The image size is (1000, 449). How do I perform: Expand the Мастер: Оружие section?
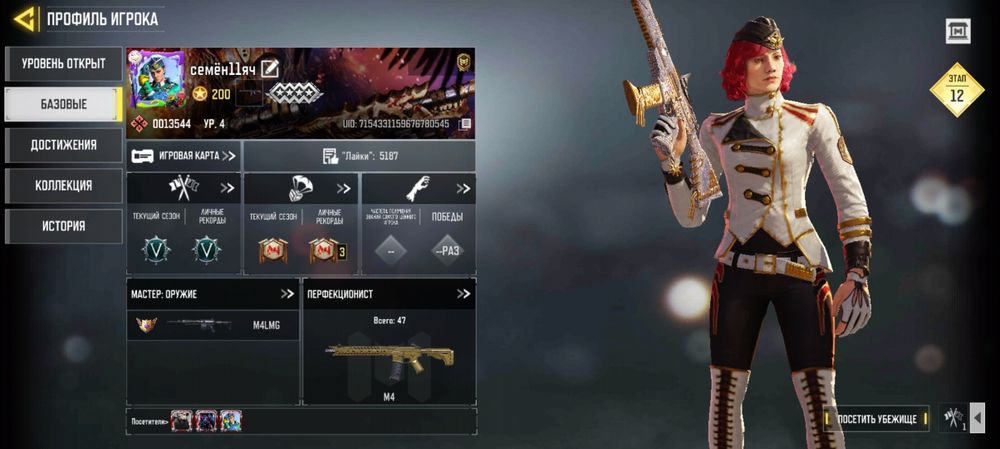click(287, 294)
